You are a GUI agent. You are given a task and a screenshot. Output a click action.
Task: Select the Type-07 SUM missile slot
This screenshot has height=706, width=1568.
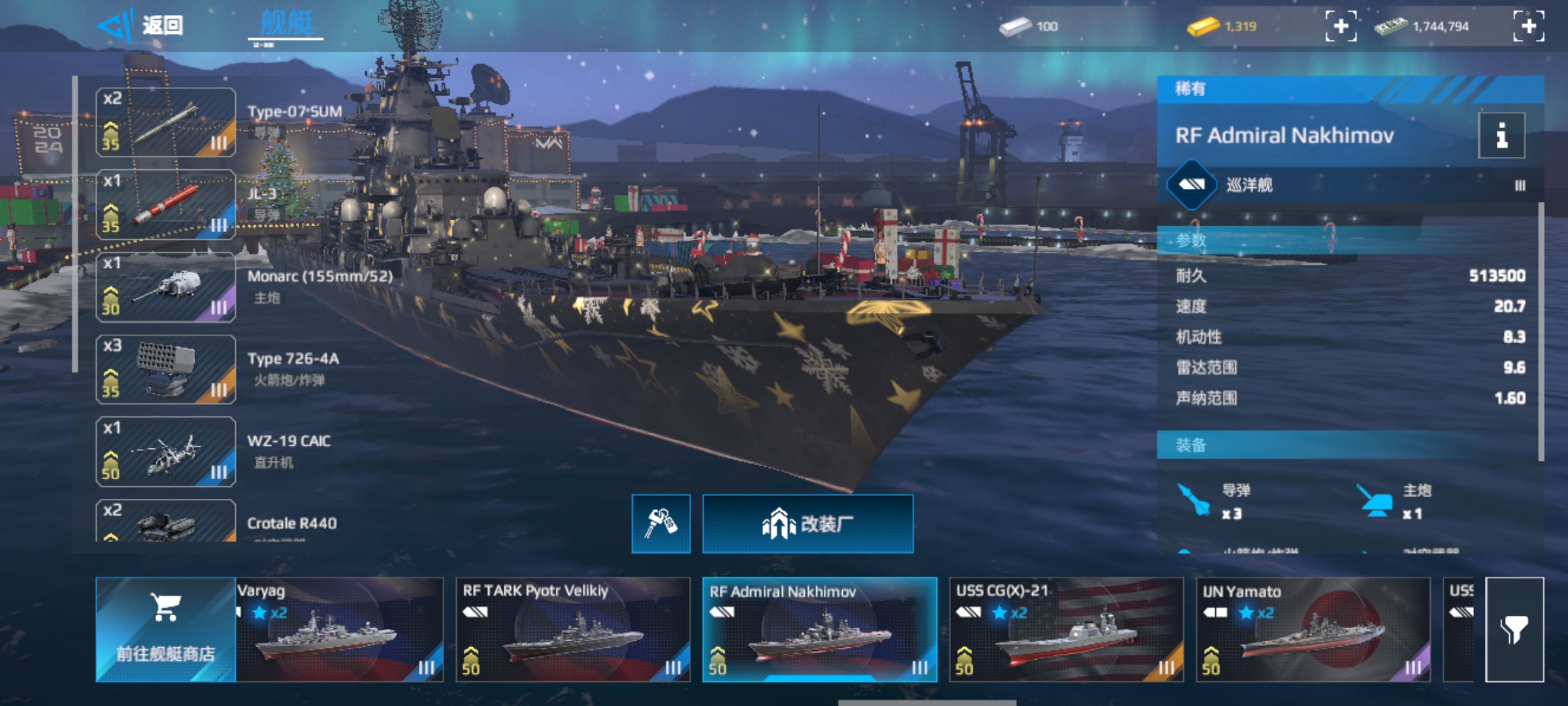coord(166,122)
